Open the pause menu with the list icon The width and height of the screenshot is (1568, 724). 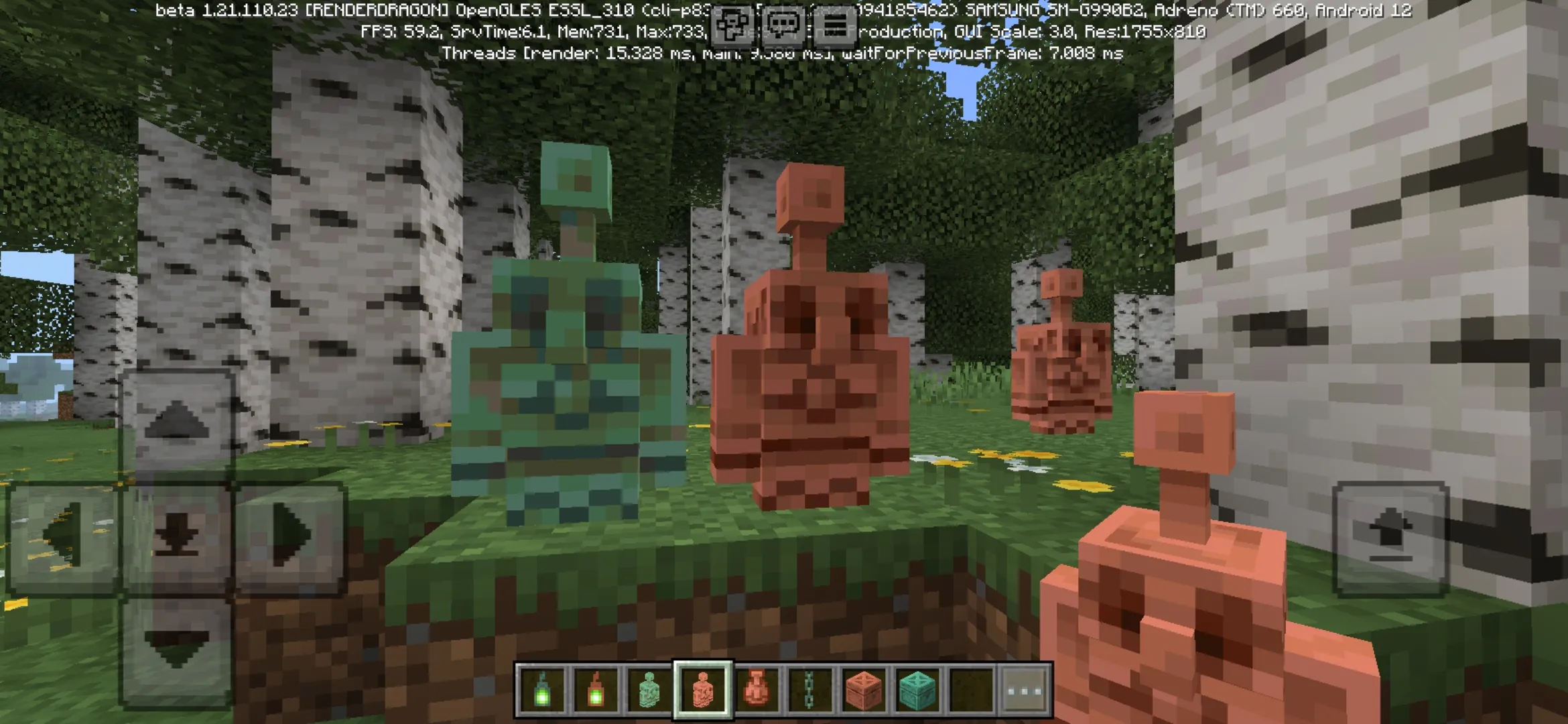pos(835,25)
